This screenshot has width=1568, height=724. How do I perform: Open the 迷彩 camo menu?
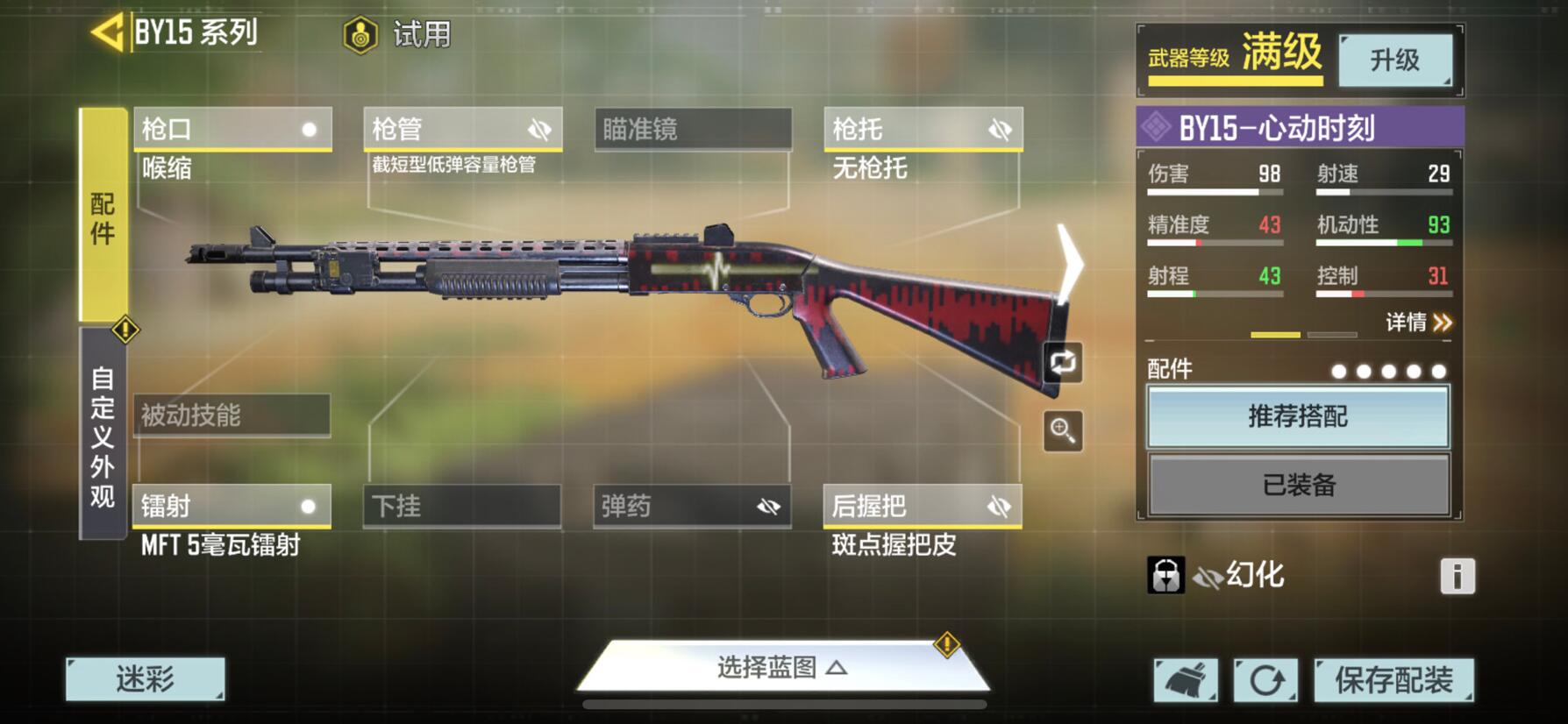(145, 678)
